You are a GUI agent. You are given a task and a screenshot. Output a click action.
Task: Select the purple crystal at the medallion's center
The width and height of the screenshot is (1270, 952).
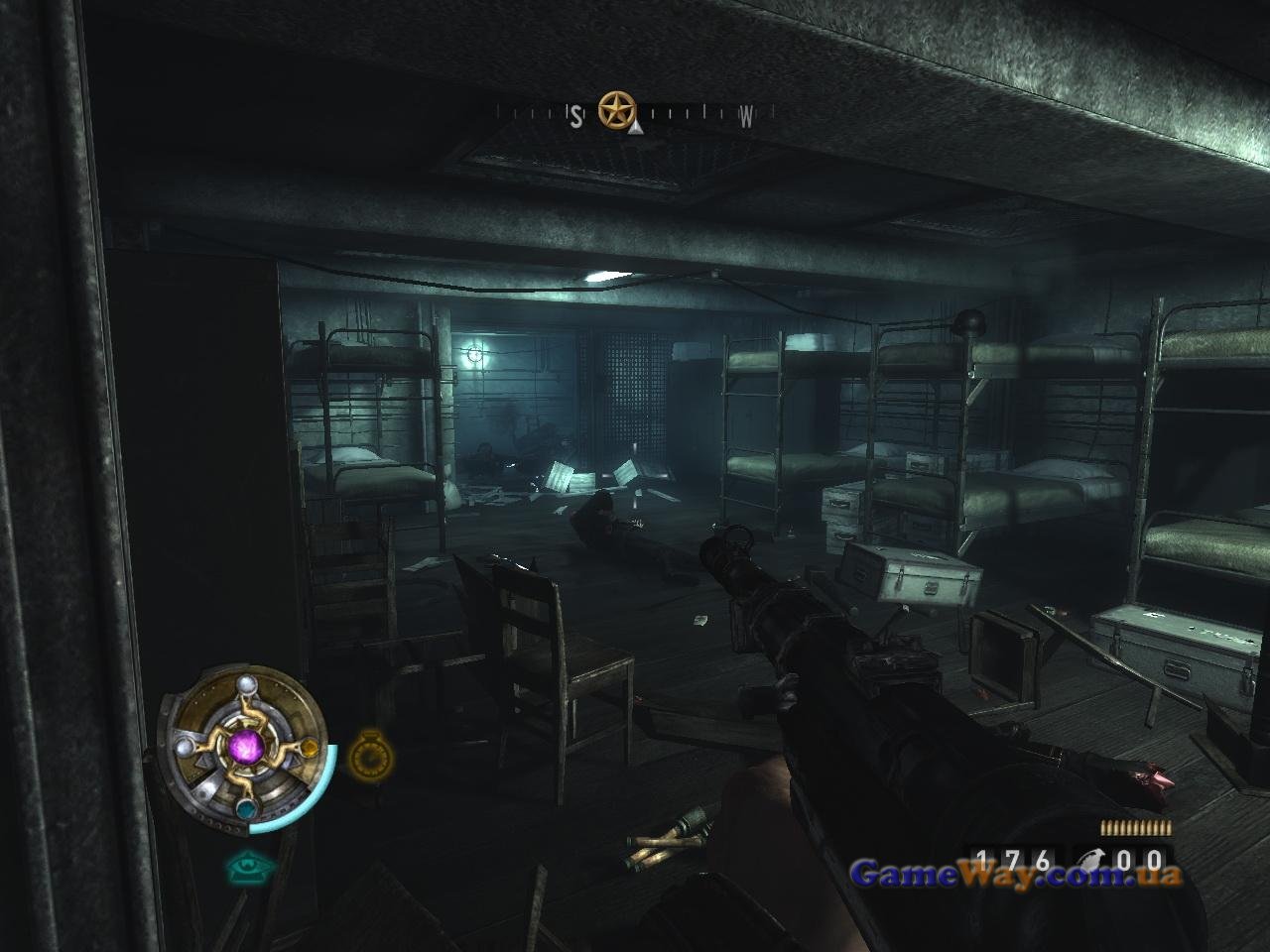point(245,746)
